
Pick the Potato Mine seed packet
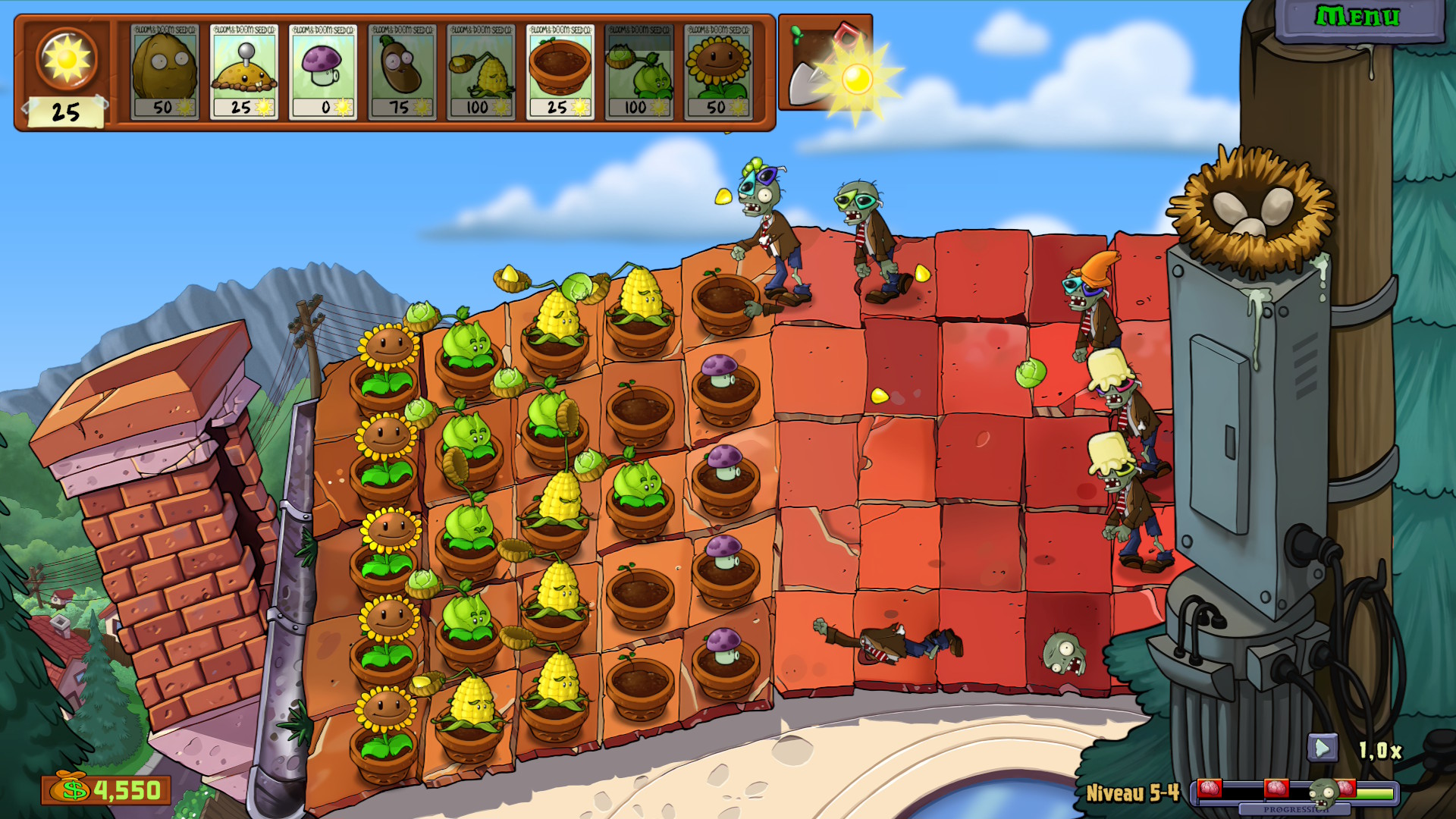[x=243, y=72]
